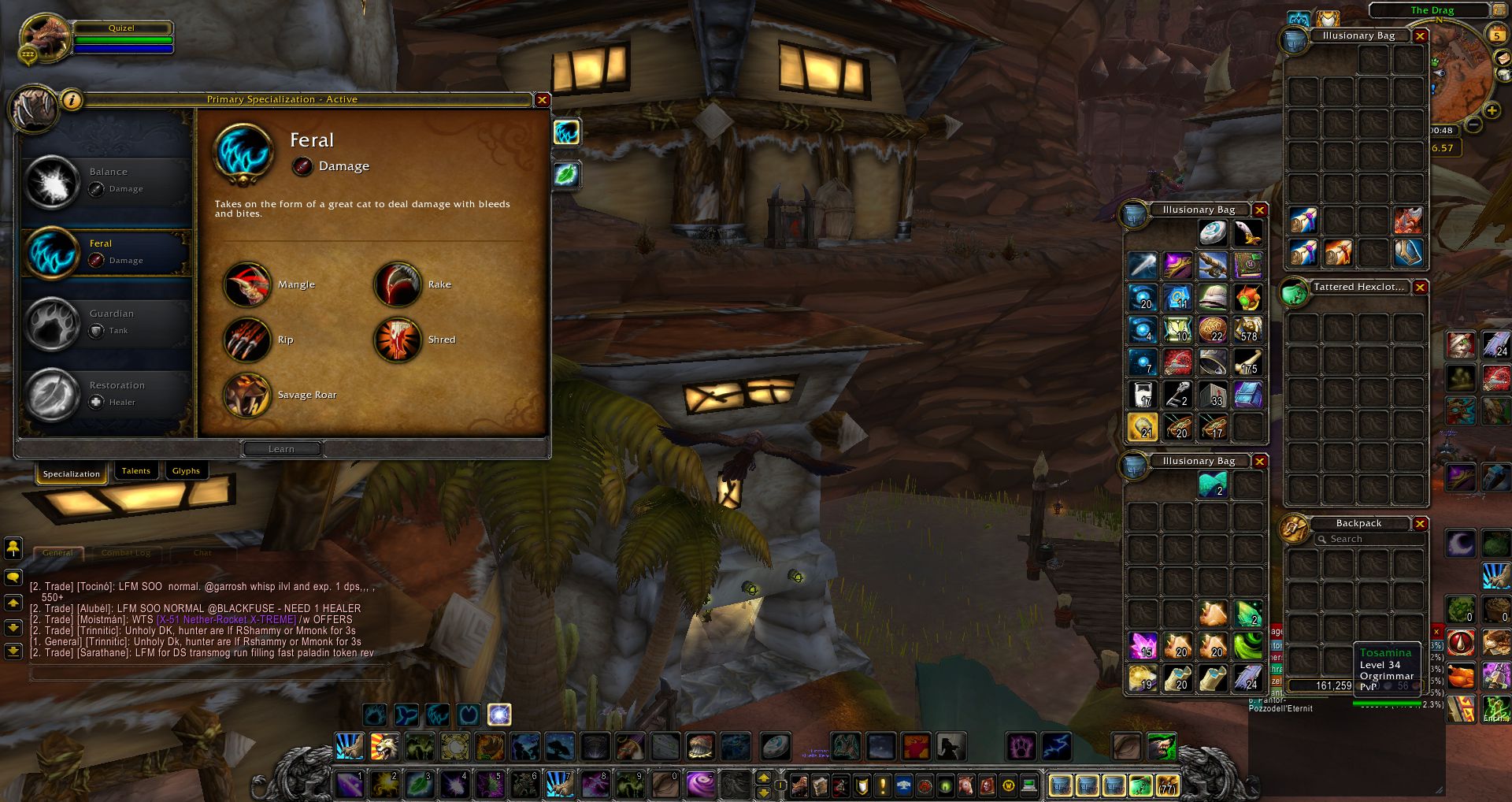Select the Restoration healer specialization
This screenshot has width=1512, height=802.
[x=106, y=394]
